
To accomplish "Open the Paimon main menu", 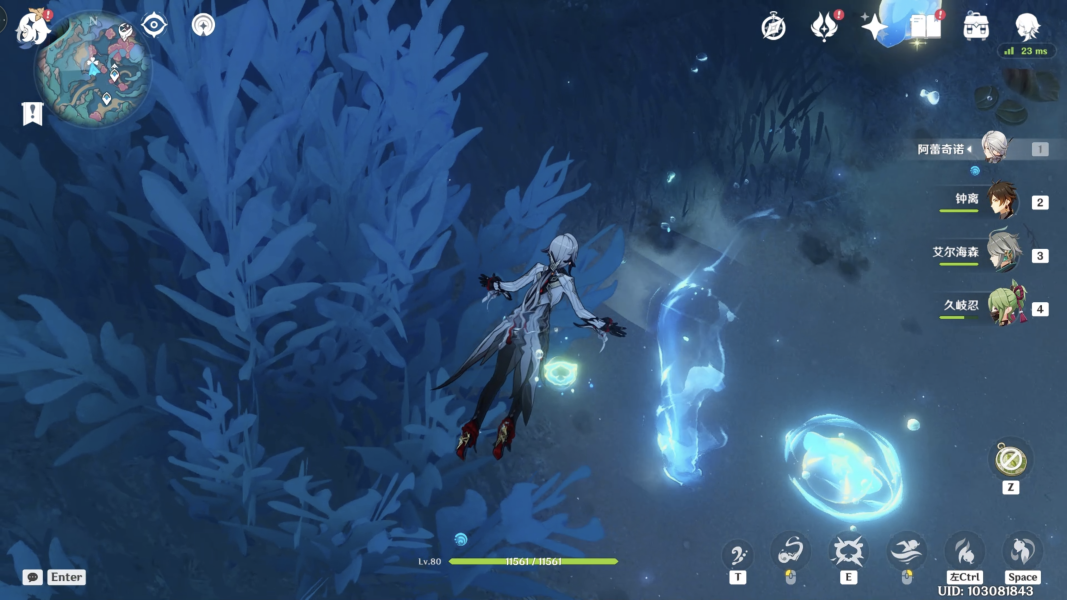I will click(33, 27).
